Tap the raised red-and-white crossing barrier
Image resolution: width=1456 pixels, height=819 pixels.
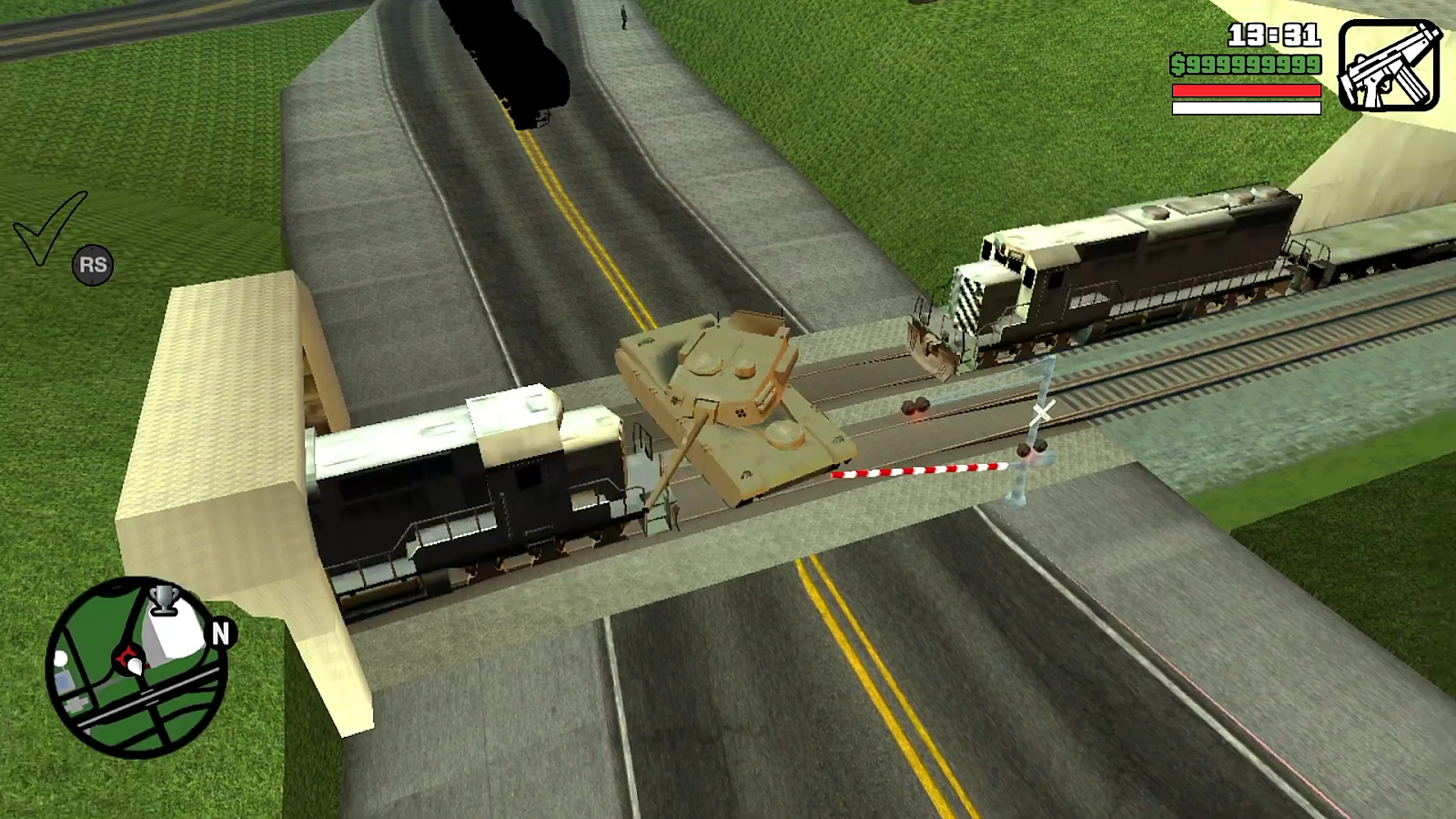click(x=919, y=473)
